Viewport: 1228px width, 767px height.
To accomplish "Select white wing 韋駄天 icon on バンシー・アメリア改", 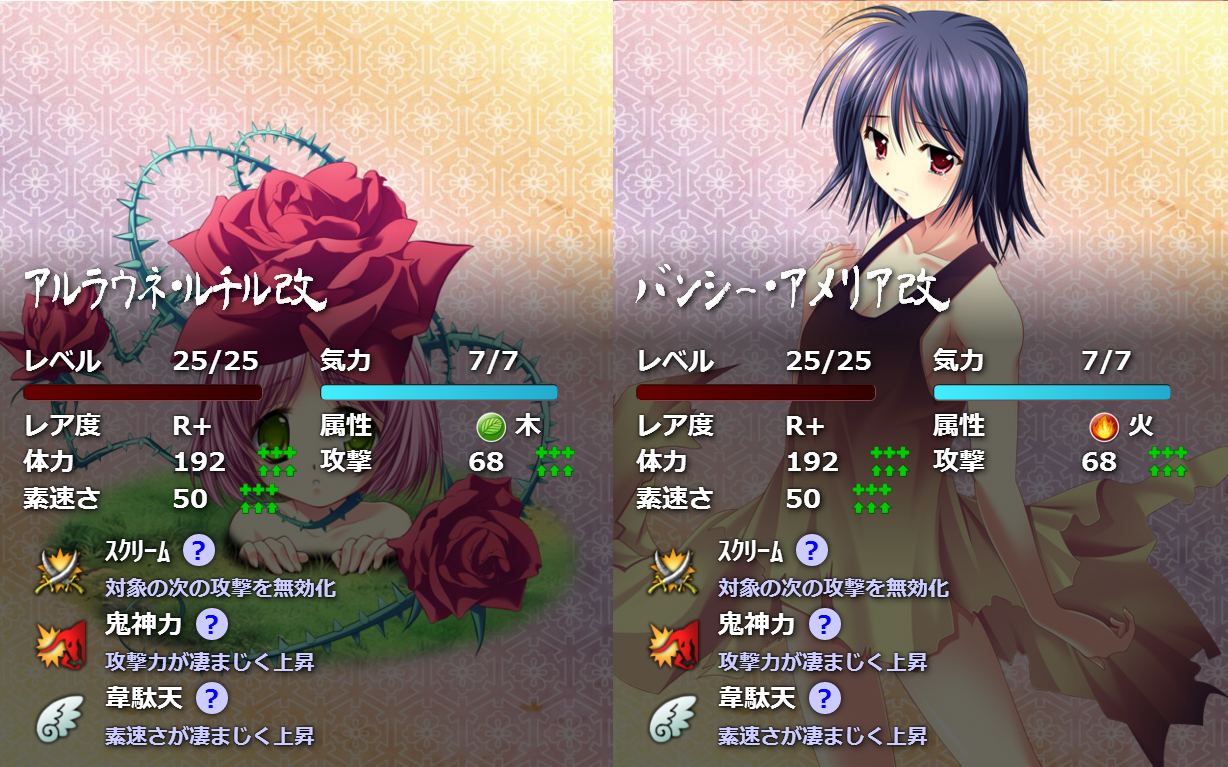I will tap(671, 720).
